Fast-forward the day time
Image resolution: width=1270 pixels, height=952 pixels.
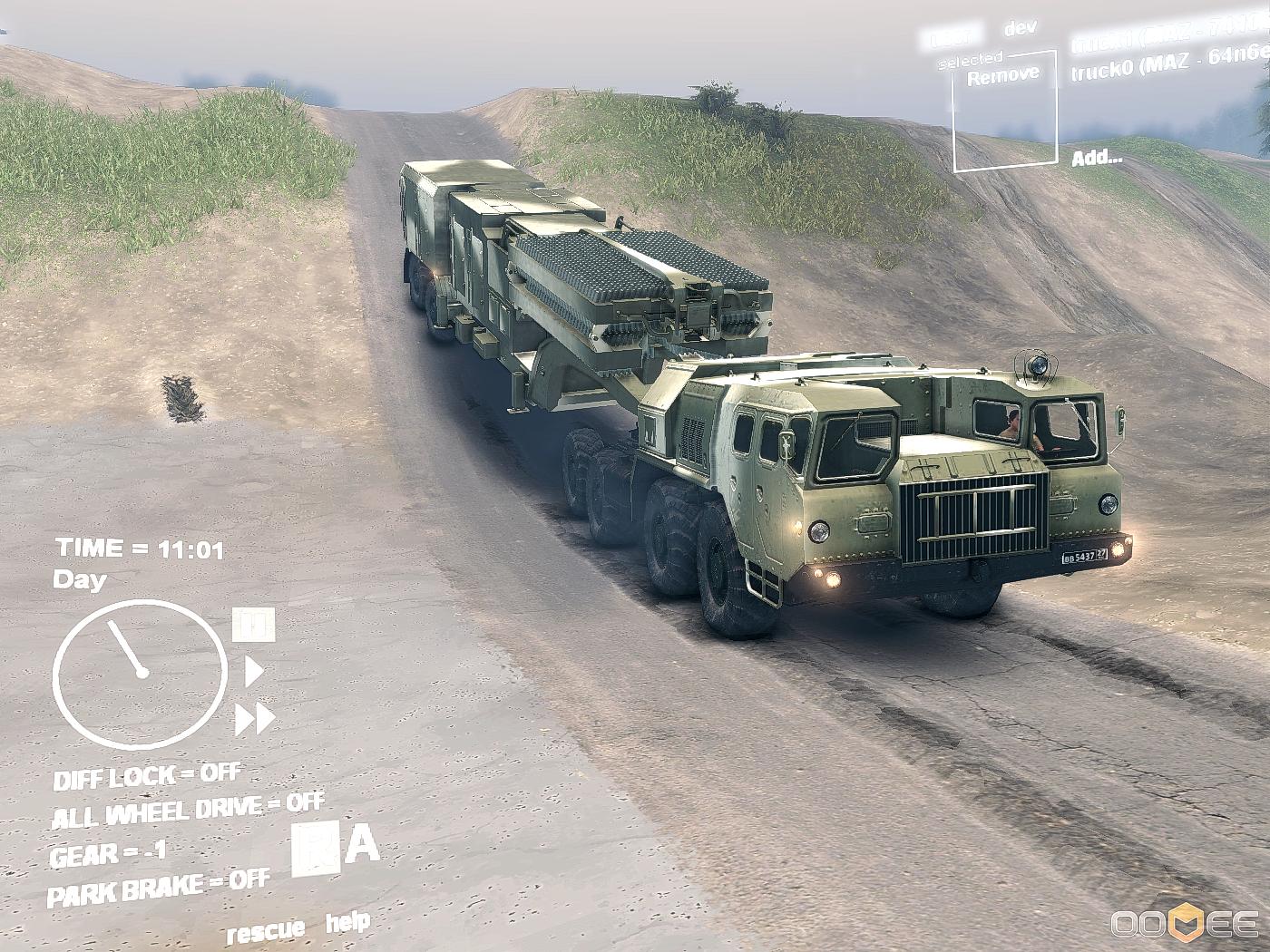255,720
